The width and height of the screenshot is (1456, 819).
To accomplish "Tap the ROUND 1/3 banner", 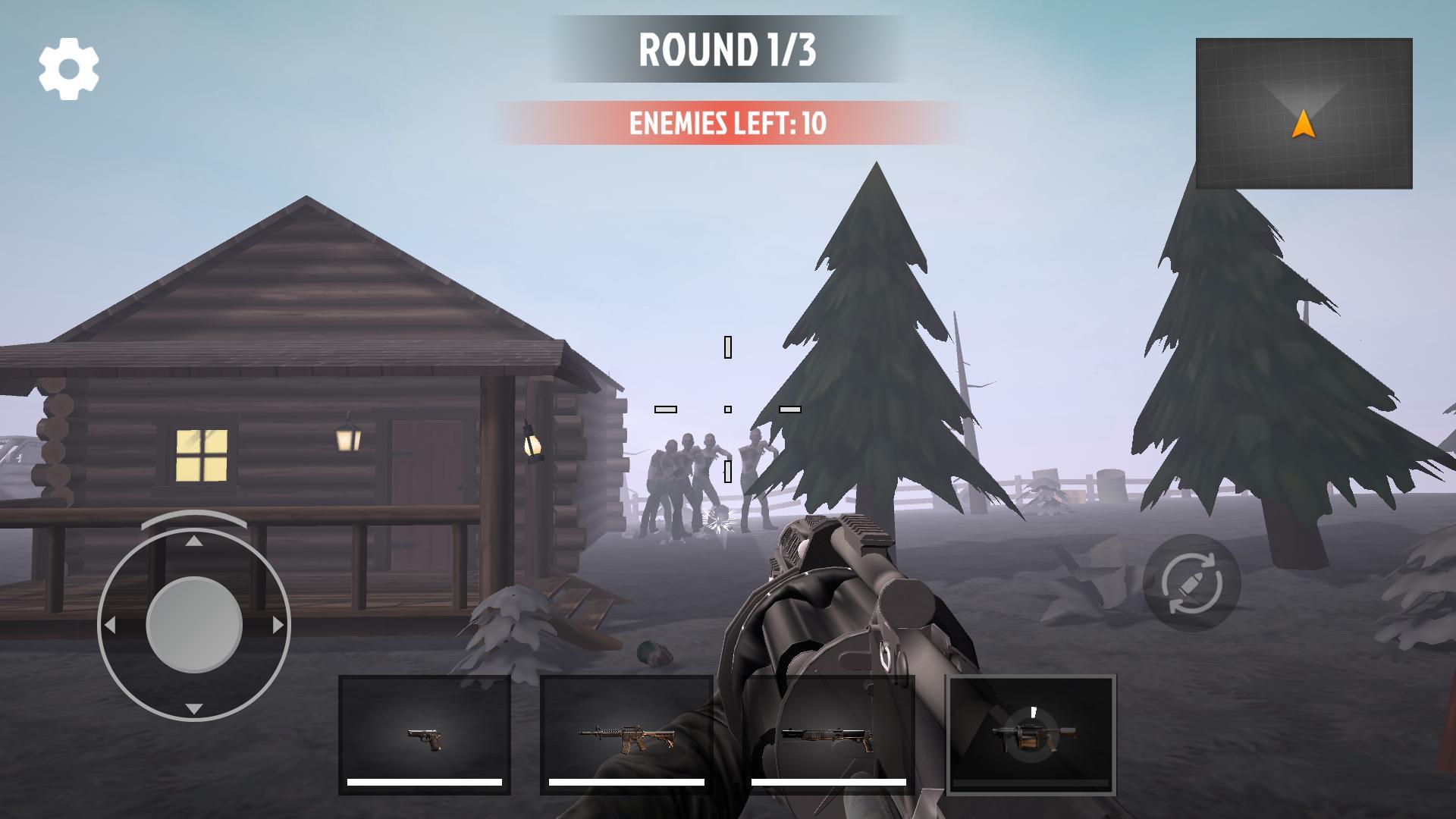I will click(x=728, y=49).
